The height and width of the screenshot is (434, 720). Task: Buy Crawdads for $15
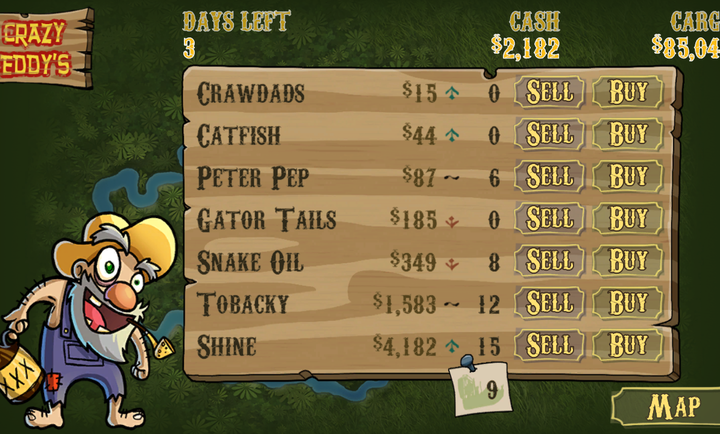coord(628,93)
